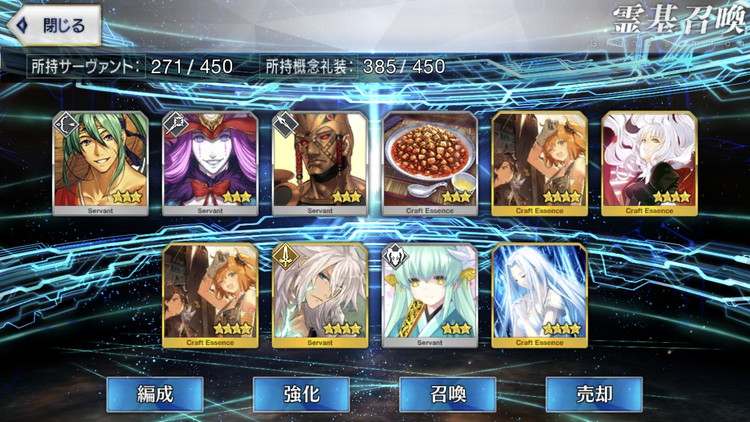Inspect the mapo tofu craft essence
This screenshot has width=750, height=422.
[430, 162]
